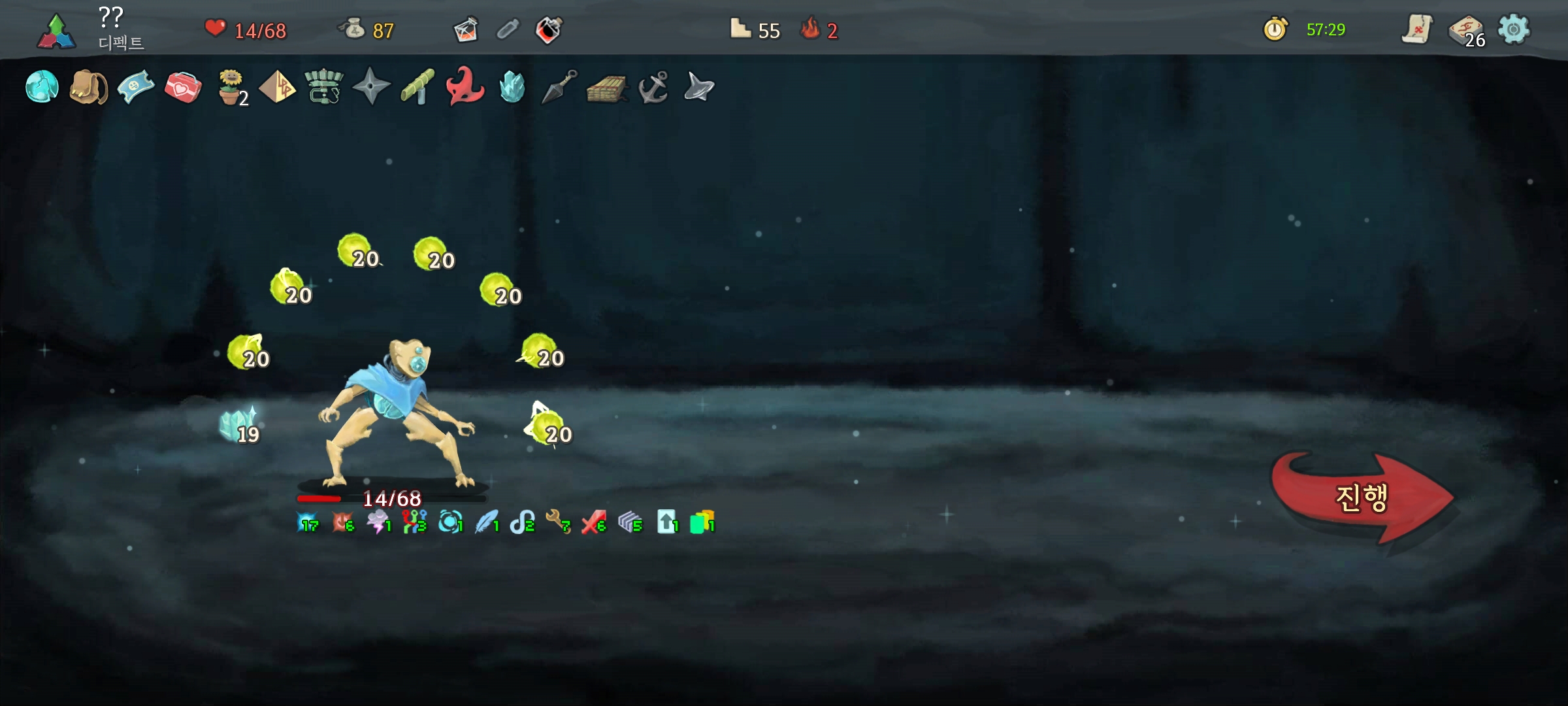Click the Defect character emblem

(x=57, y=31)
